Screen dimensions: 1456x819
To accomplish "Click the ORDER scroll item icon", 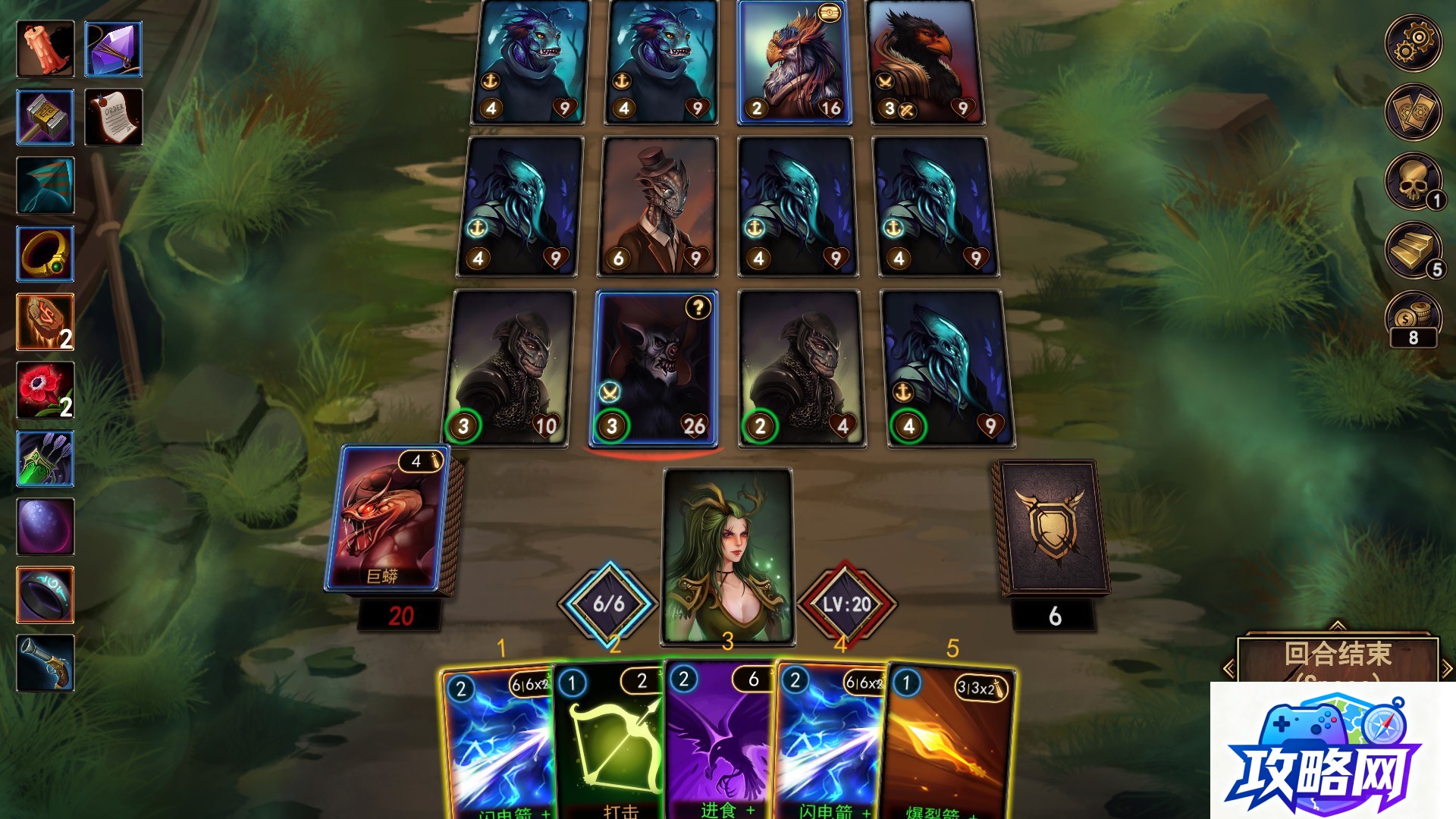I will [x=112, y=118].
